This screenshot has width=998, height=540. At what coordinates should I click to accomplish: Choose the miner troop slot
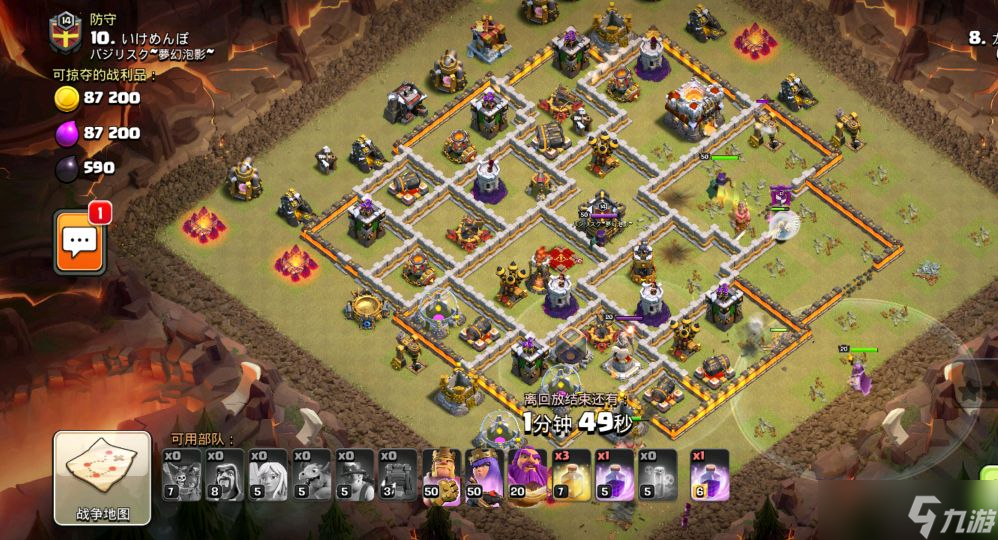(353, 474)
